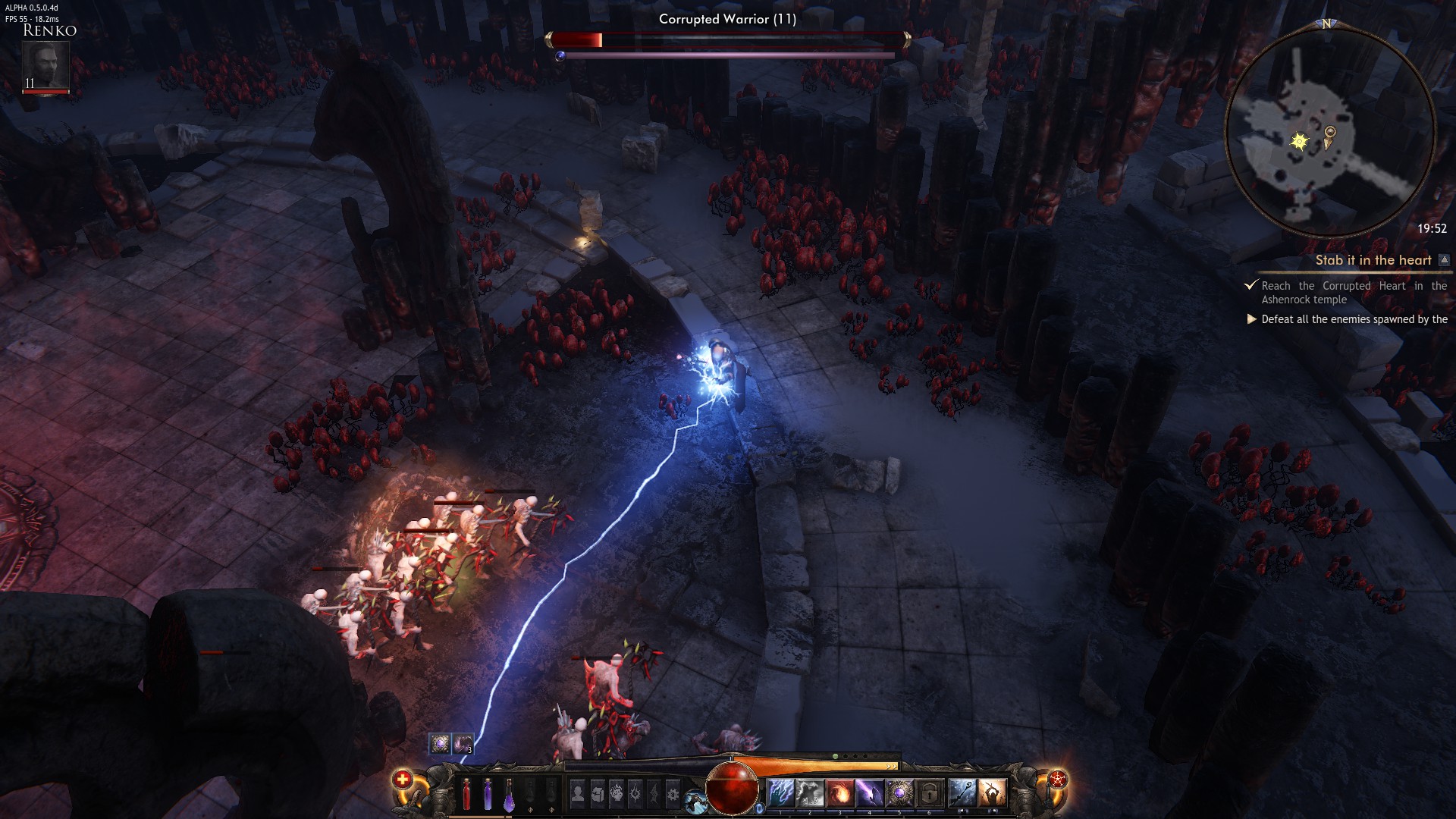This screenshot has width=1456, height=819.
Task: Open the circular minimap
Action: point(1329,133)
